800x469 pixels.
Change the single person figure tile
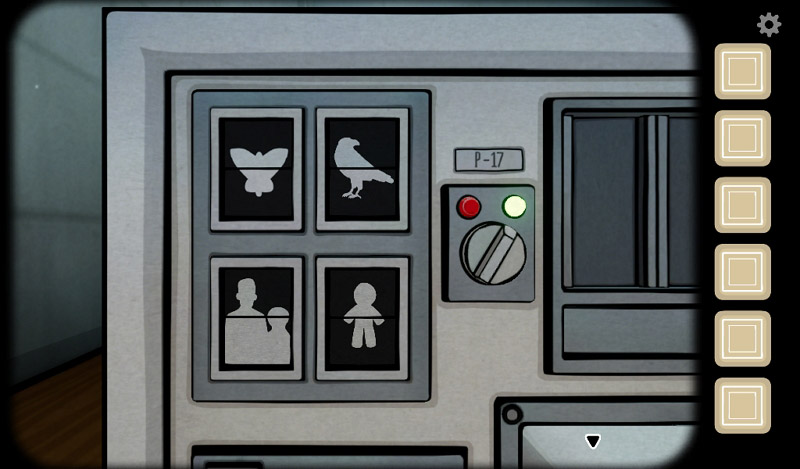click(x=363, y=318)
